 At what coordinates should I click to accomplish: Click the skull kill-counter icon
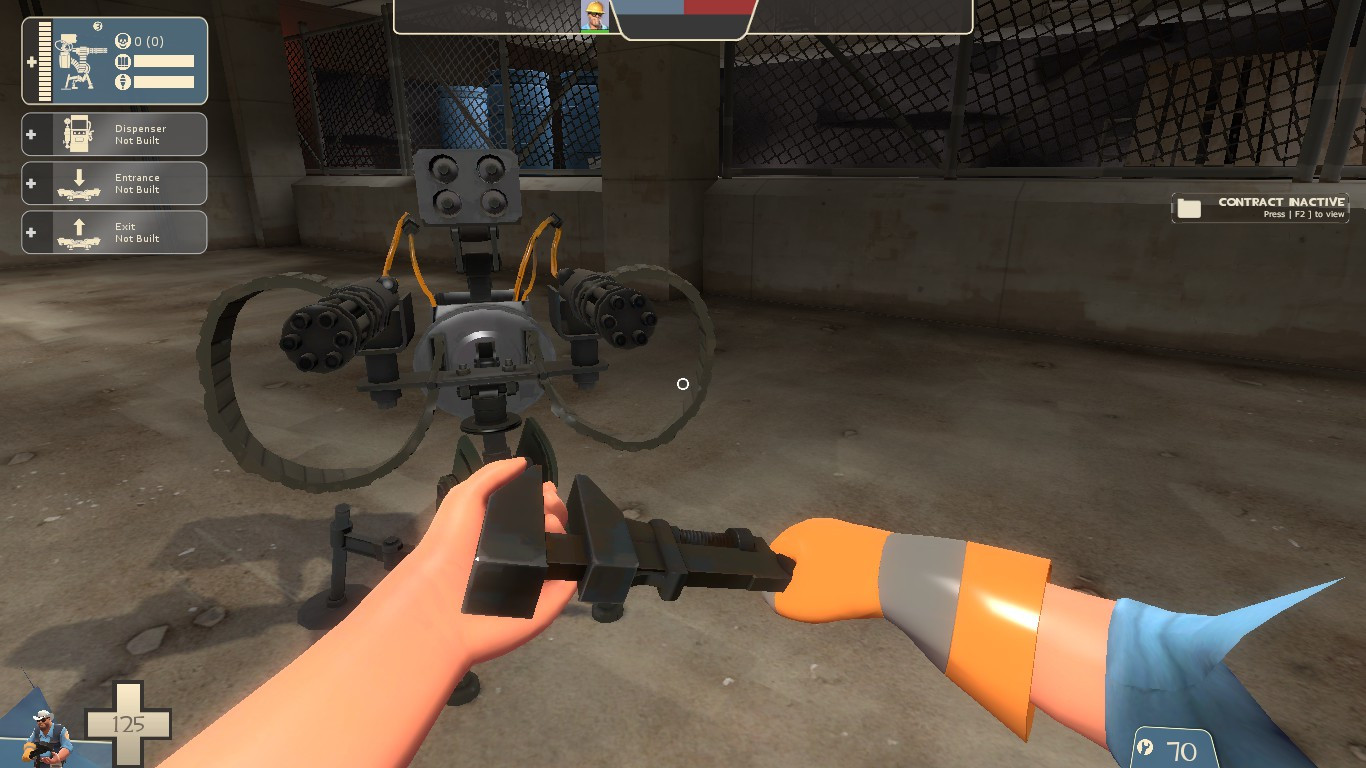[x=122, y=42]
